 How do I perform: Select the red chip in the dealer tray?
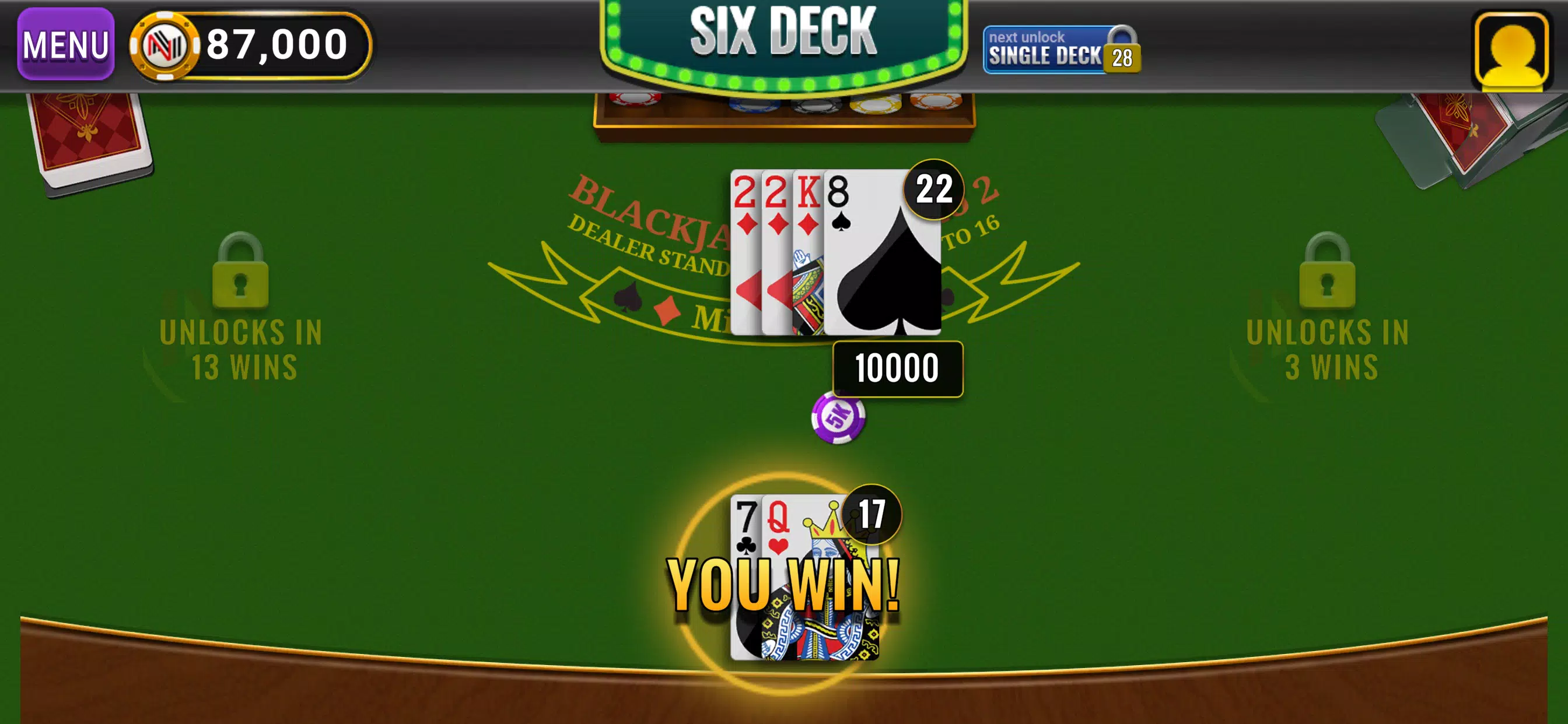(x=633, y=103)
